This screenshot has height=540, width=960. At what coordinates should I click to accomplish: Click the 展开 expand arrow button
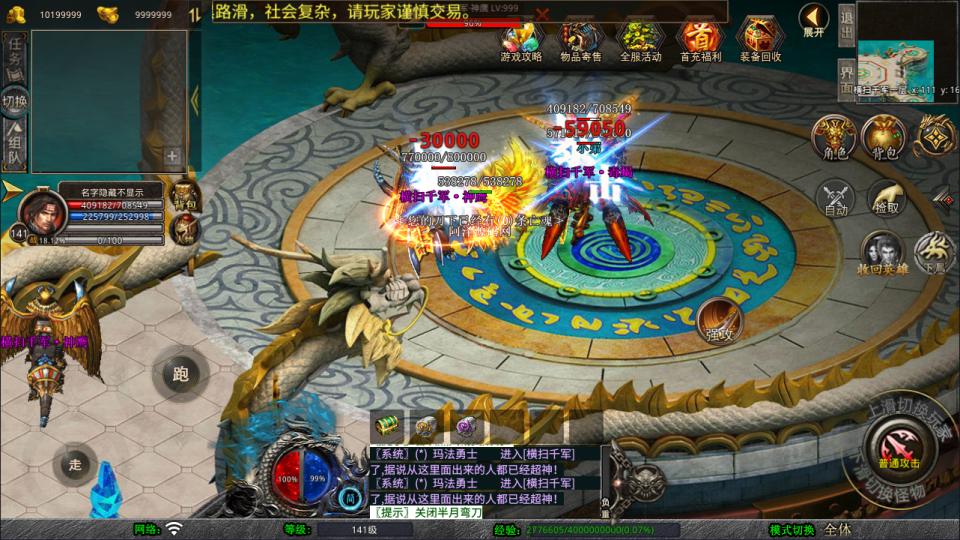(x=814, y=19)
